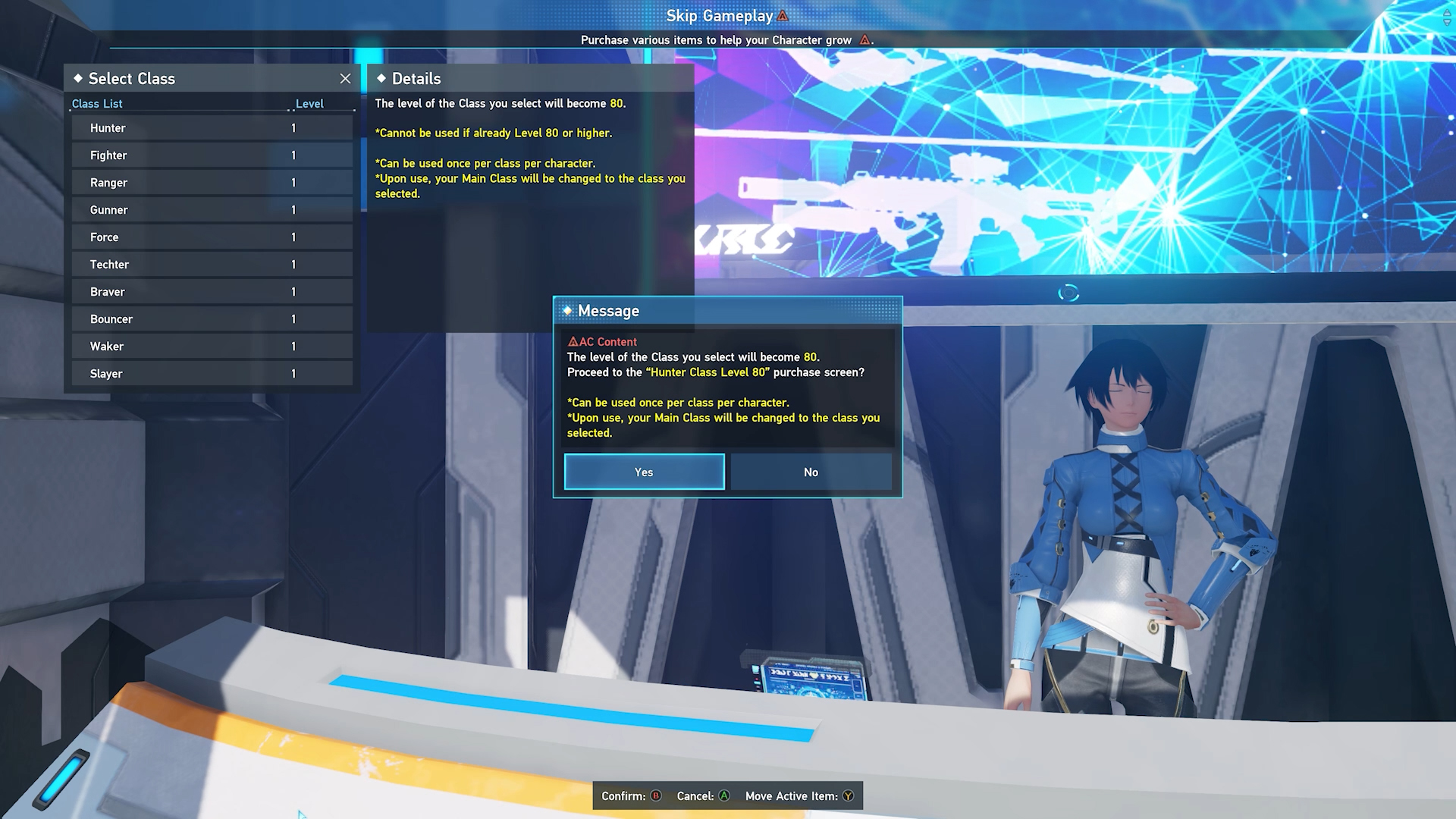Close the Select Class window

[346, 78]
